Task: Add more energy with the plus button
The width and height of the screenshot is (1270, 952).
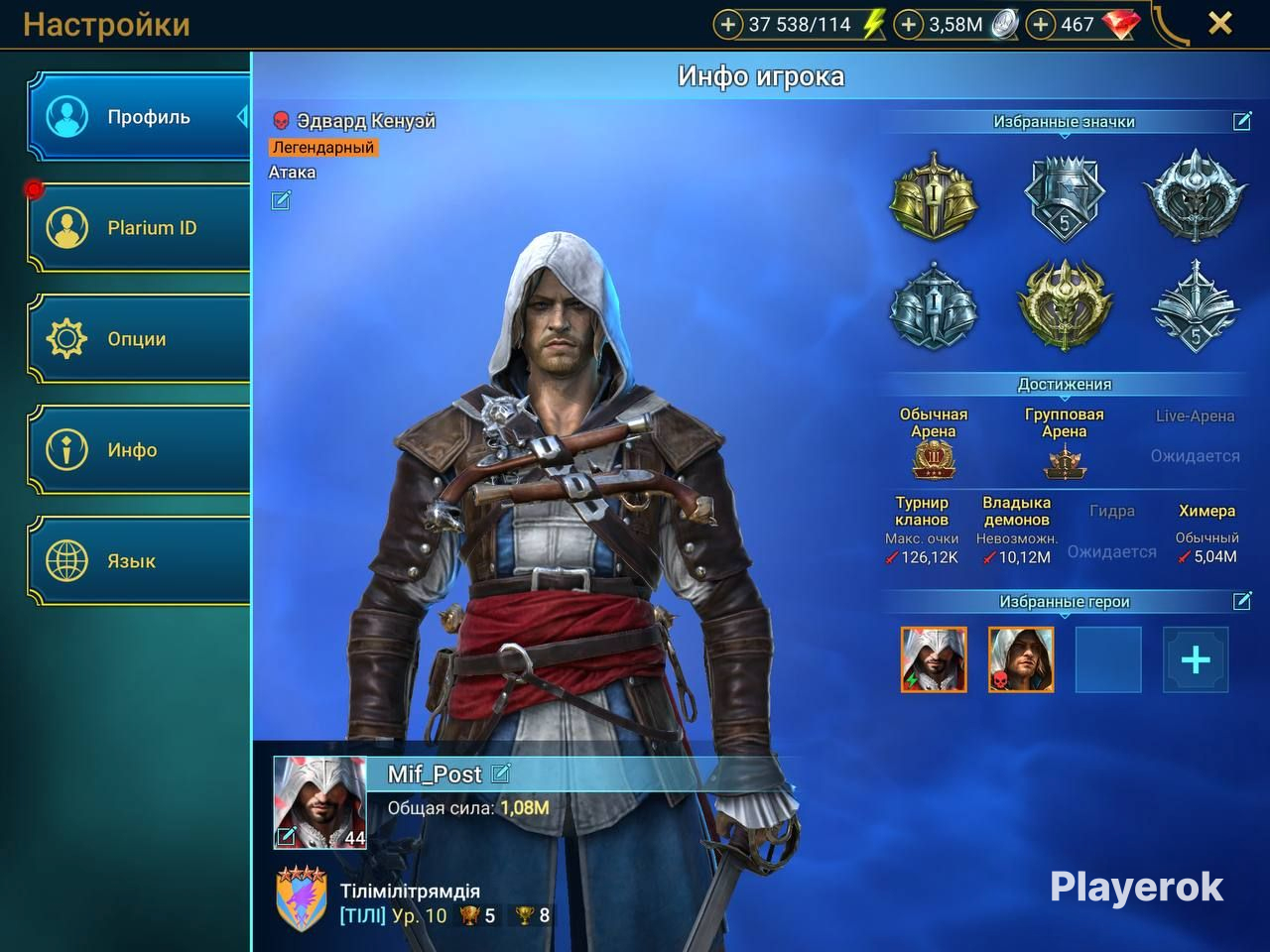Action: (728, 25)
